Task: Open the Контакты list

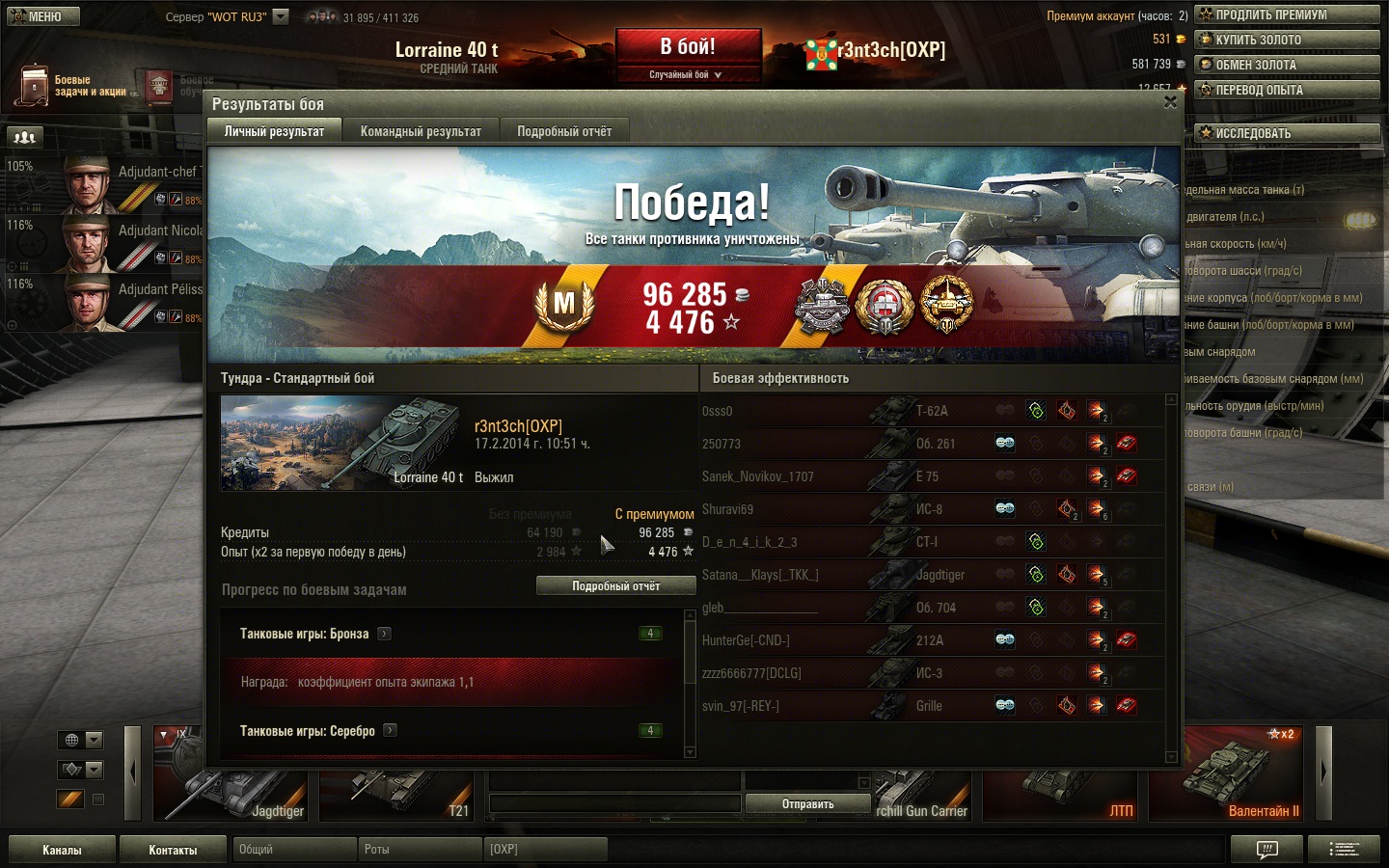Action: (x=173, y=850)
